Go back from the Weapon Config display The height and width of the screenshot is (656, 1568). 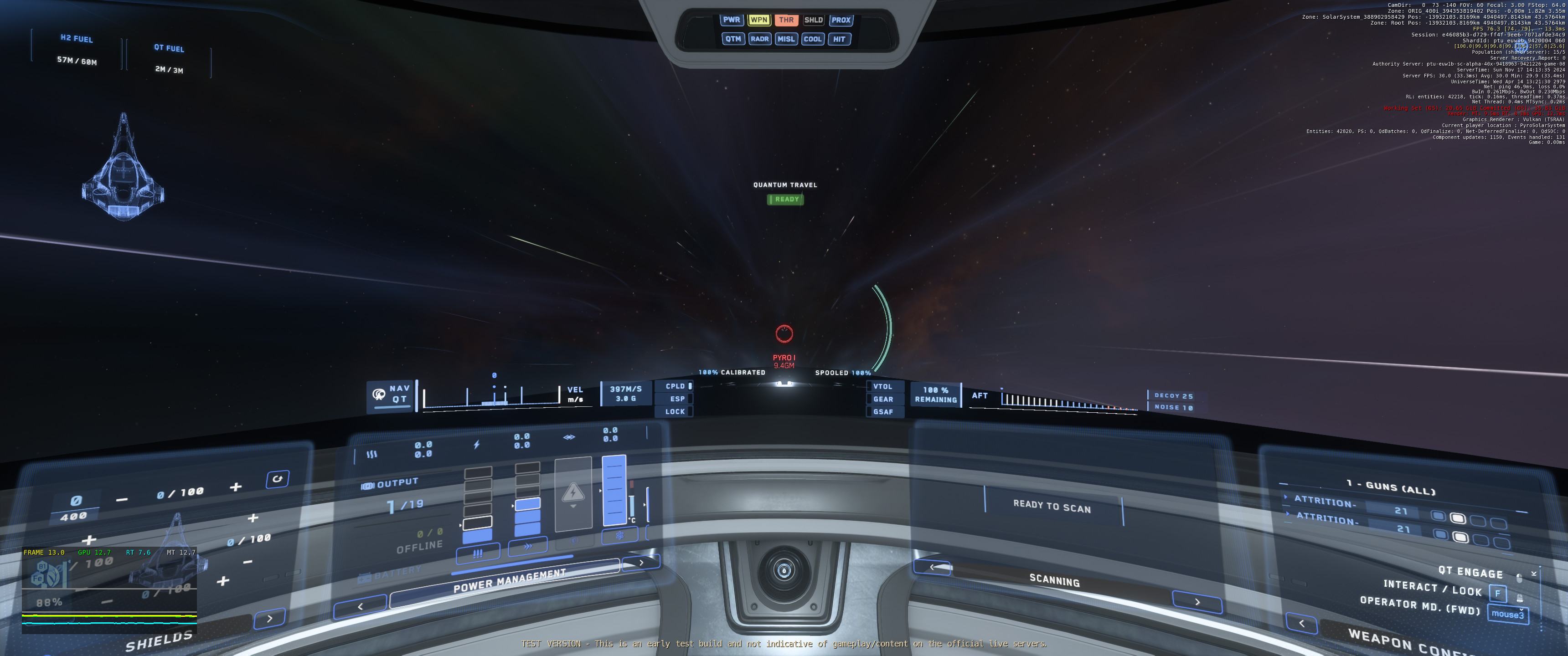pyautogui.click(x=1301, y=623)
